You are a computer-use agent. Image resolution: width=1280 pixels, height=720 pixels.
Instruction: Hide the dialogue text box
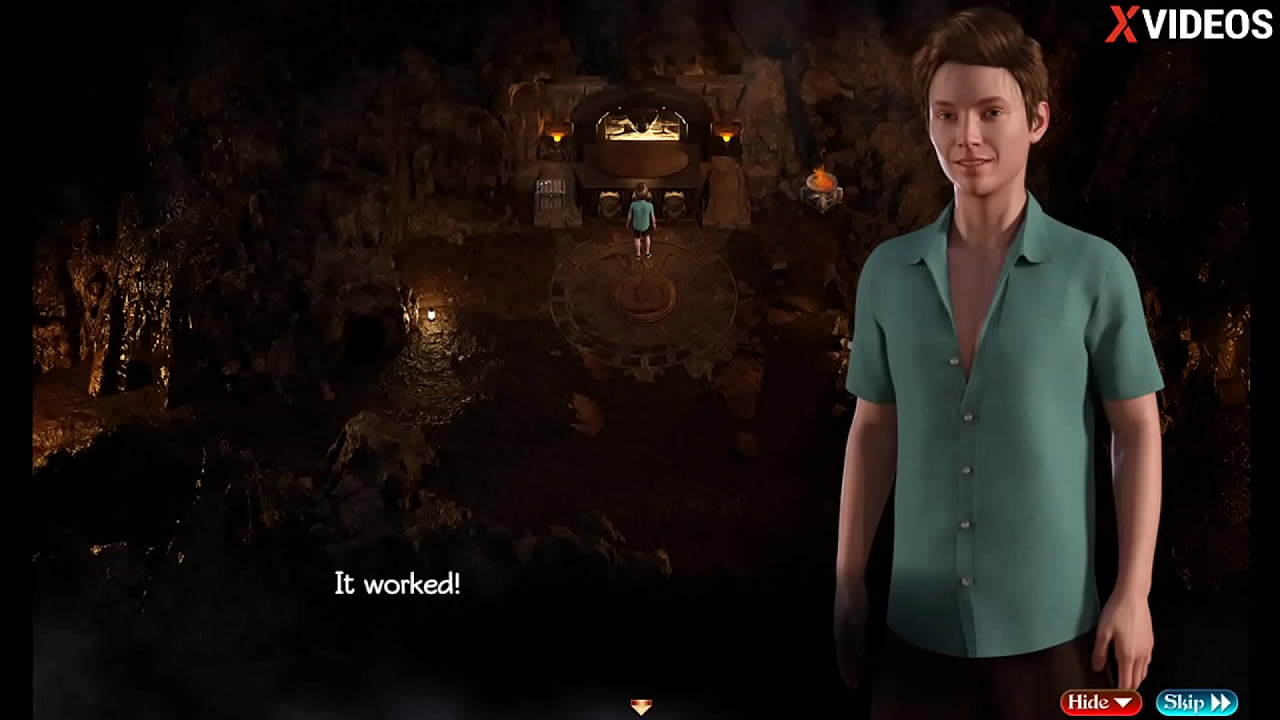(1100, 703)
